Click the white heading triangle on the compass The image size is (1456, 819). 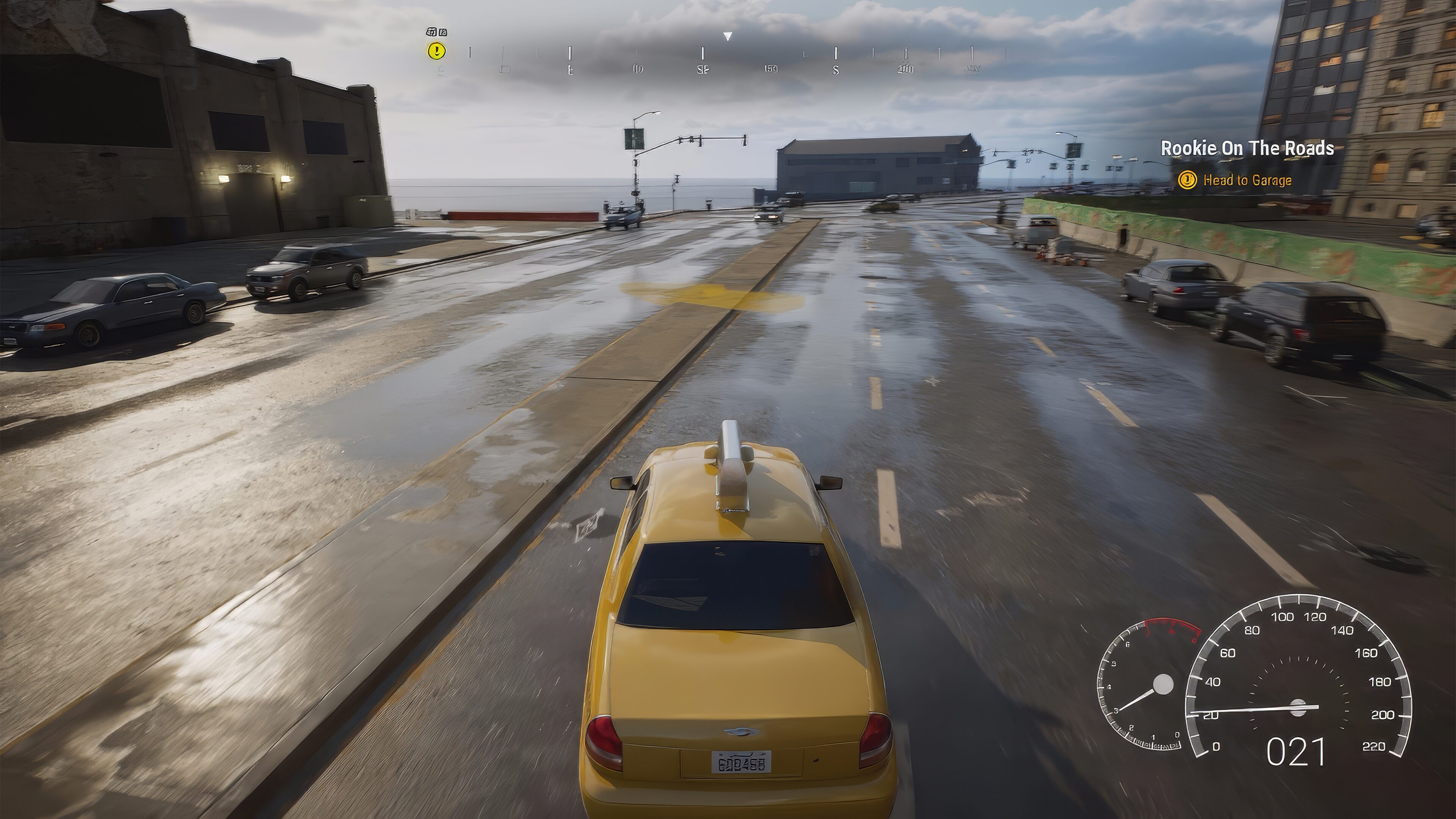tap(727, 37)
